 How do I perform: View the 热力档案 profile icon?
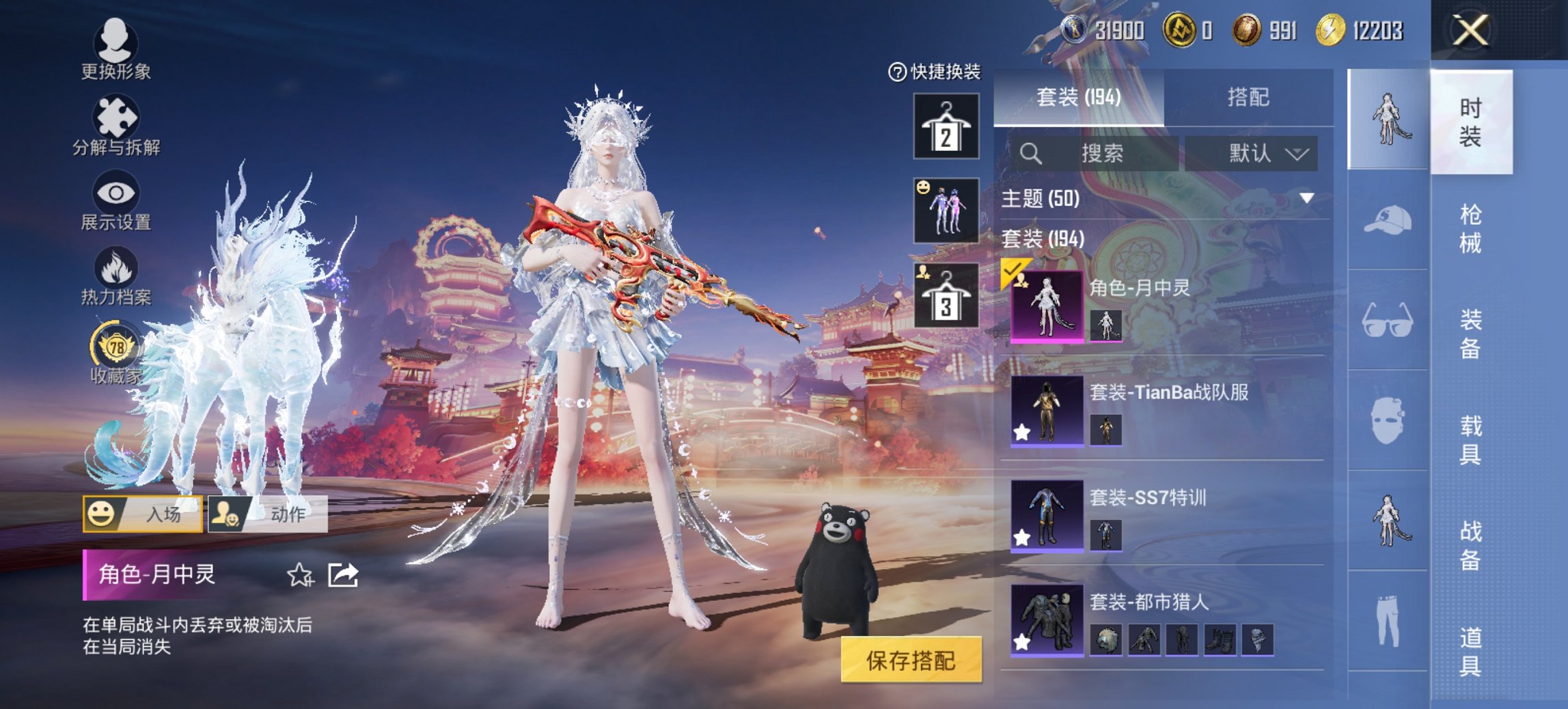pos(116,273)
